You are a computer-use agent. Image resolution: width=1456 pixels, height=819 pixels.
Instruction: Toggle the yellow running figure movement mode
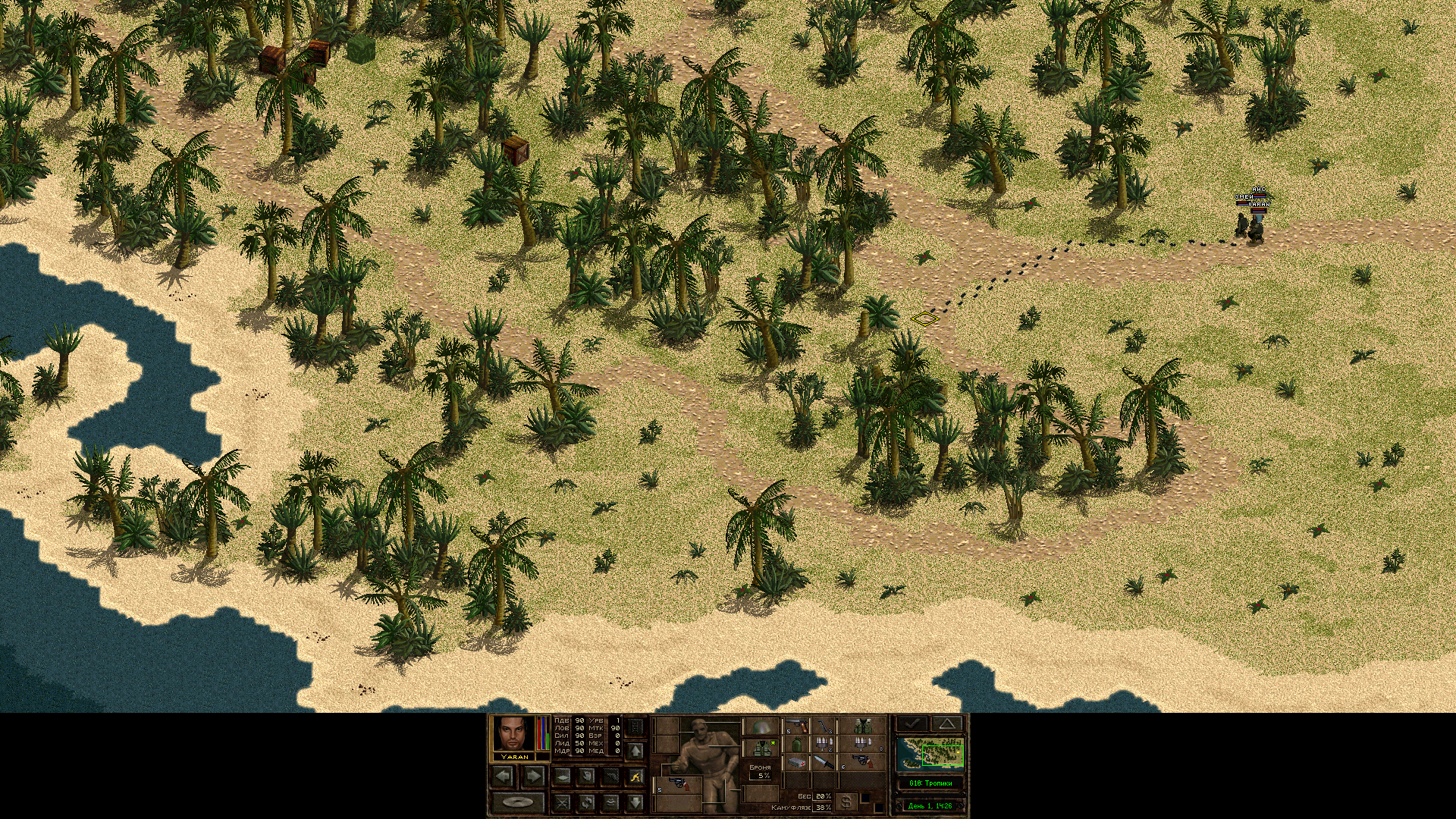click(635, 776)
